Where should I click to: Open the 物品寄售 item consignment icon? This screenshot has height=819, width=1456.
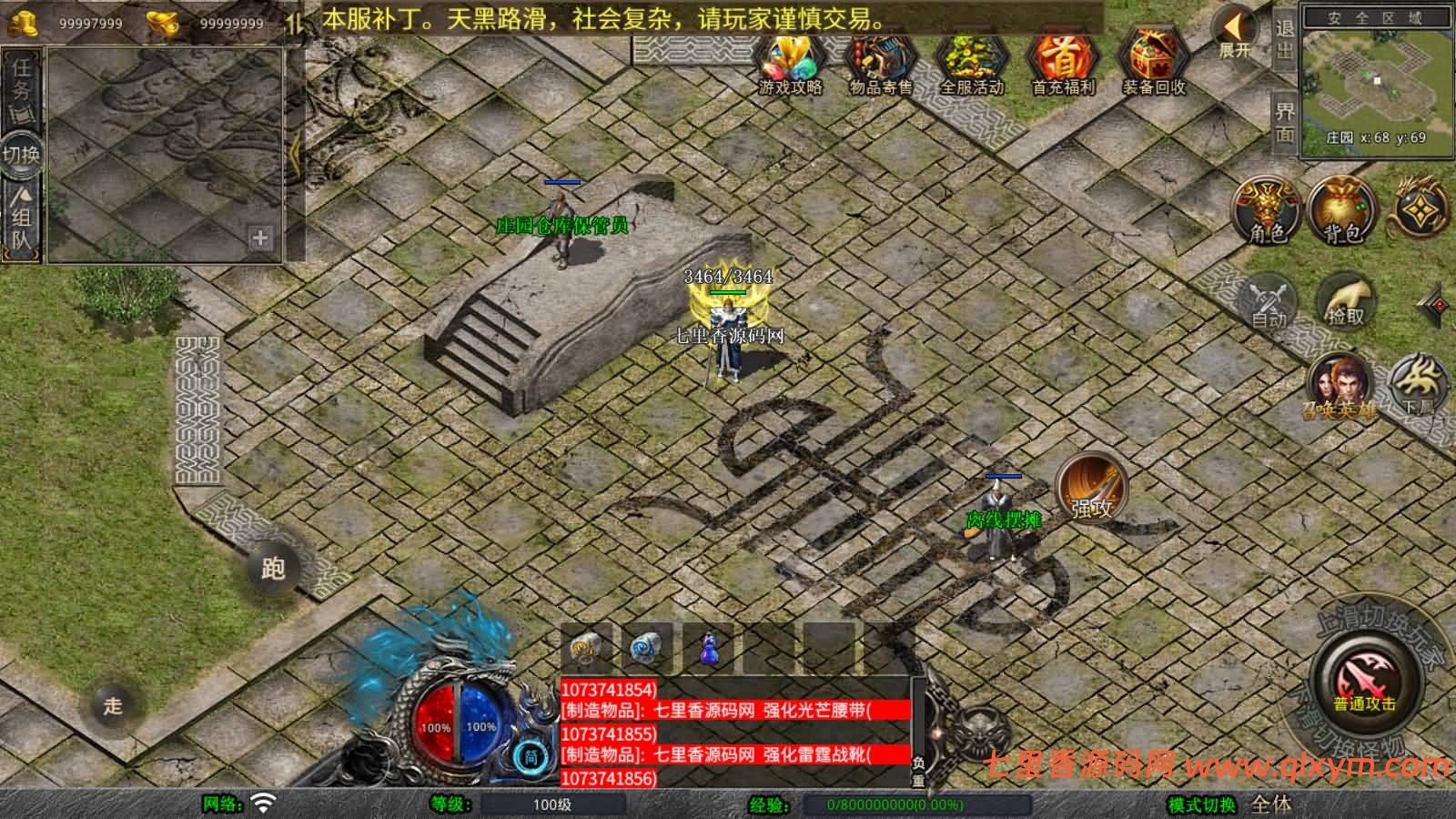[881, 64]
